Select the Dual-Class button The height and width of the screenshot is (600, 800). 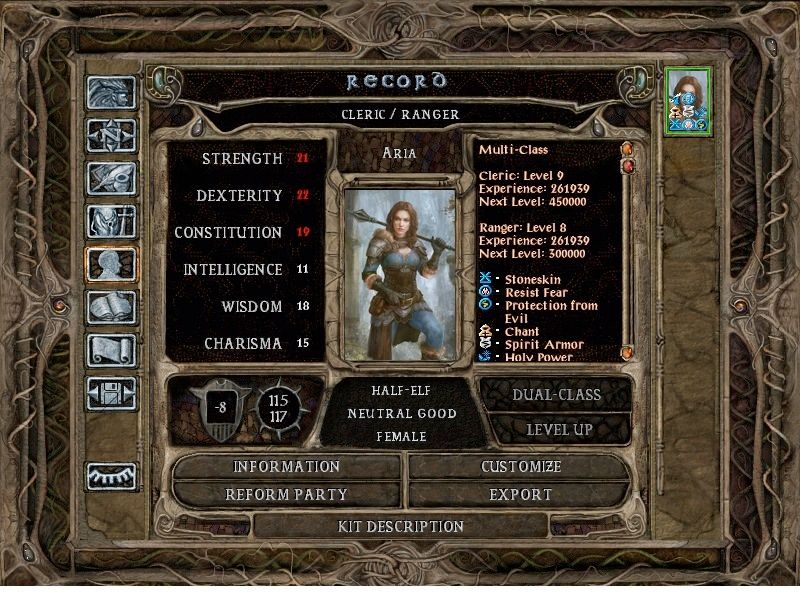(x=556, y=394)
